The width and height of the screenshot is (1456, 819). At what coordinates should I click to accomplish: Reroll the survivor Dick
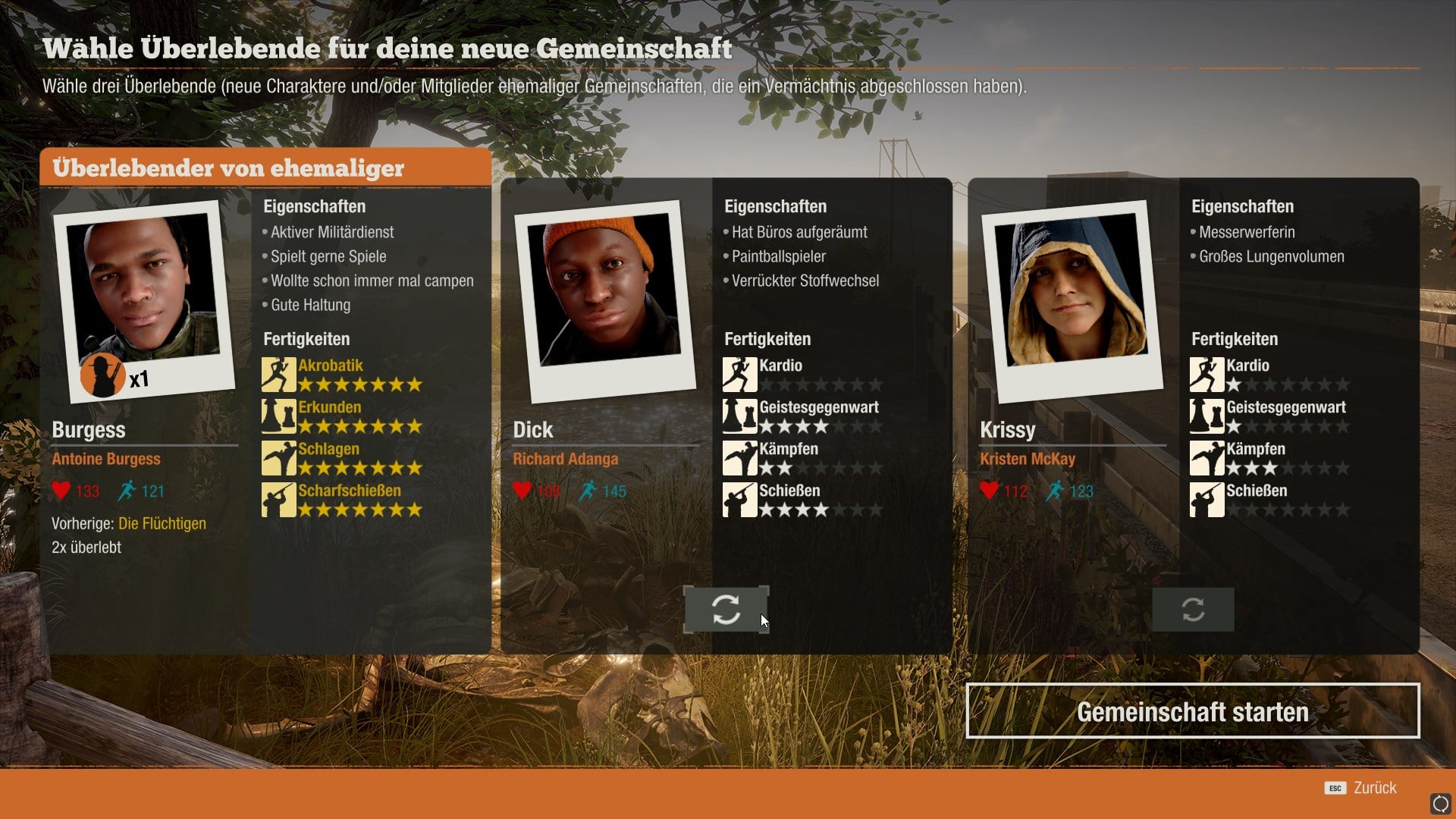pos(726,609)
